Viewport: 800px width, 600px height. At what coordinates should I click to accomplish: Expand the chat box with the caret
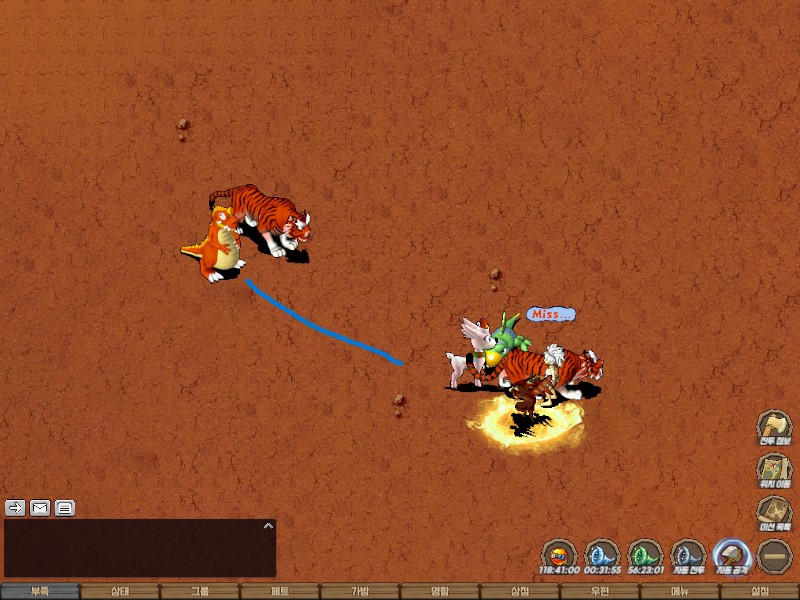click(267, 525)
